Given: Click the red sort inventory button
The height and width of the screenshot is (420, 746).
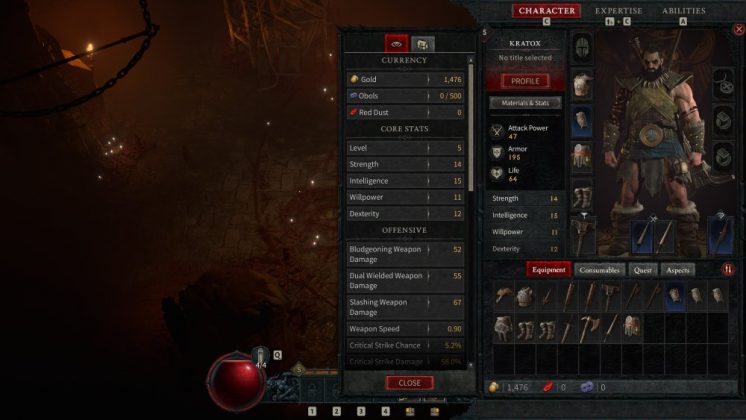Looking at the screenshot, I should [728, 270].
